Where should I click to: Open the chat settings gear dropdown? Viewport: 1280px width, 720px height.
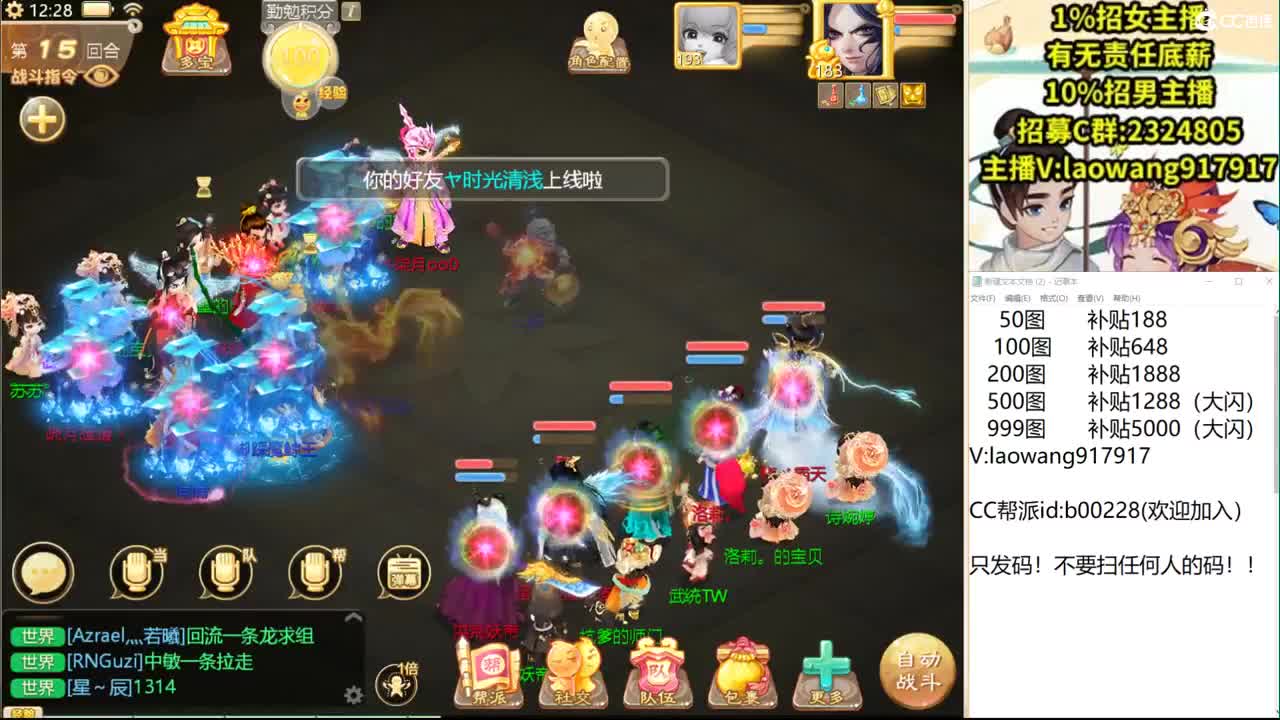coord(353,692)
